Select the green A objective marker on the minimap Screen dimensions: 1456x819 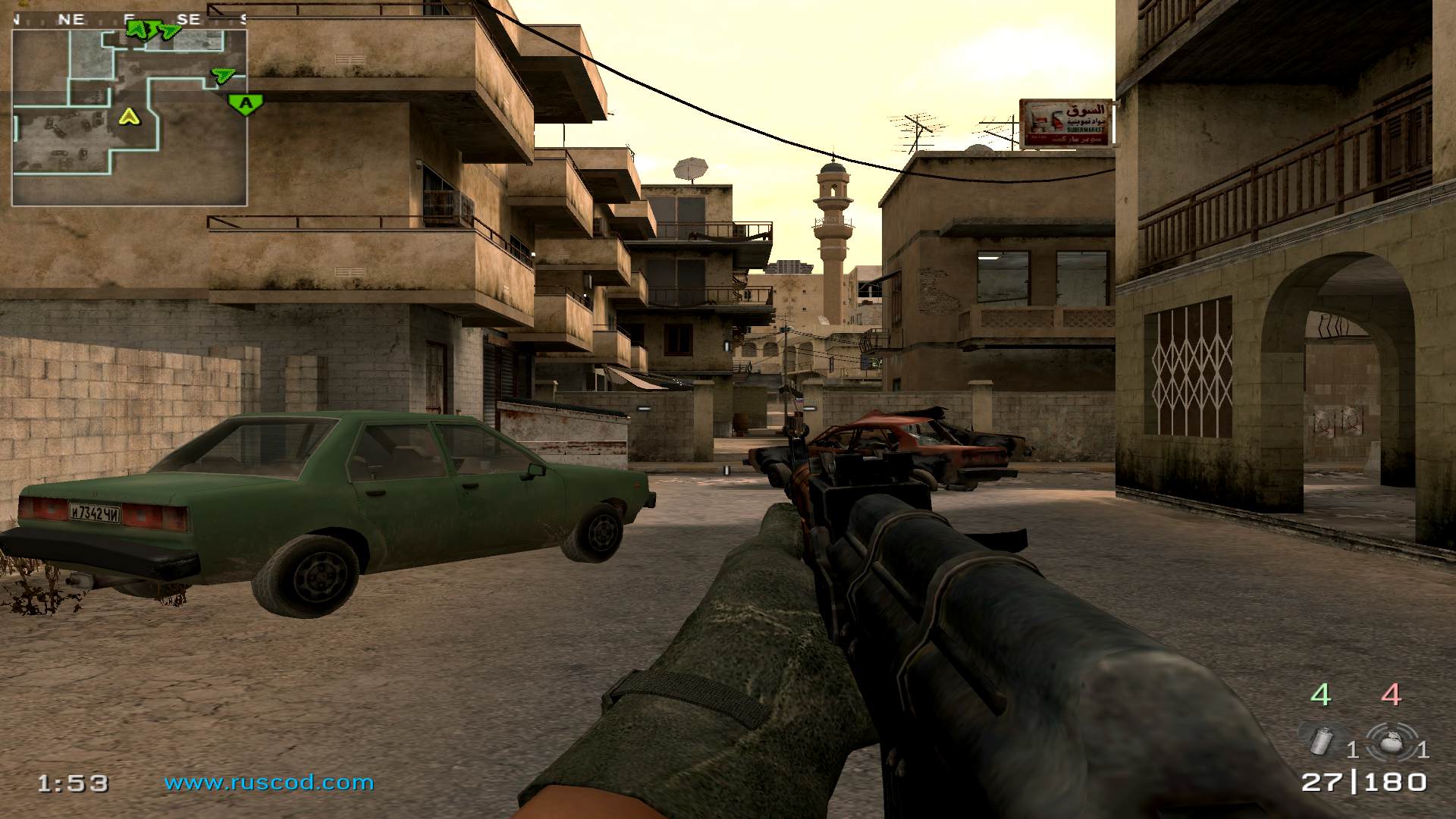245,103
